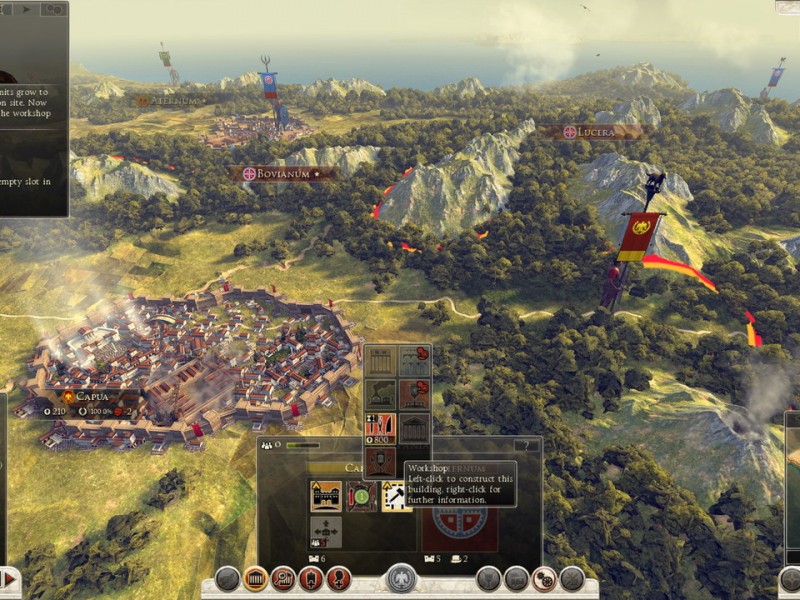Open the advisor panel settings gear
The width and height of the screenshot is (800, 600).
click(x=52, y=9)
